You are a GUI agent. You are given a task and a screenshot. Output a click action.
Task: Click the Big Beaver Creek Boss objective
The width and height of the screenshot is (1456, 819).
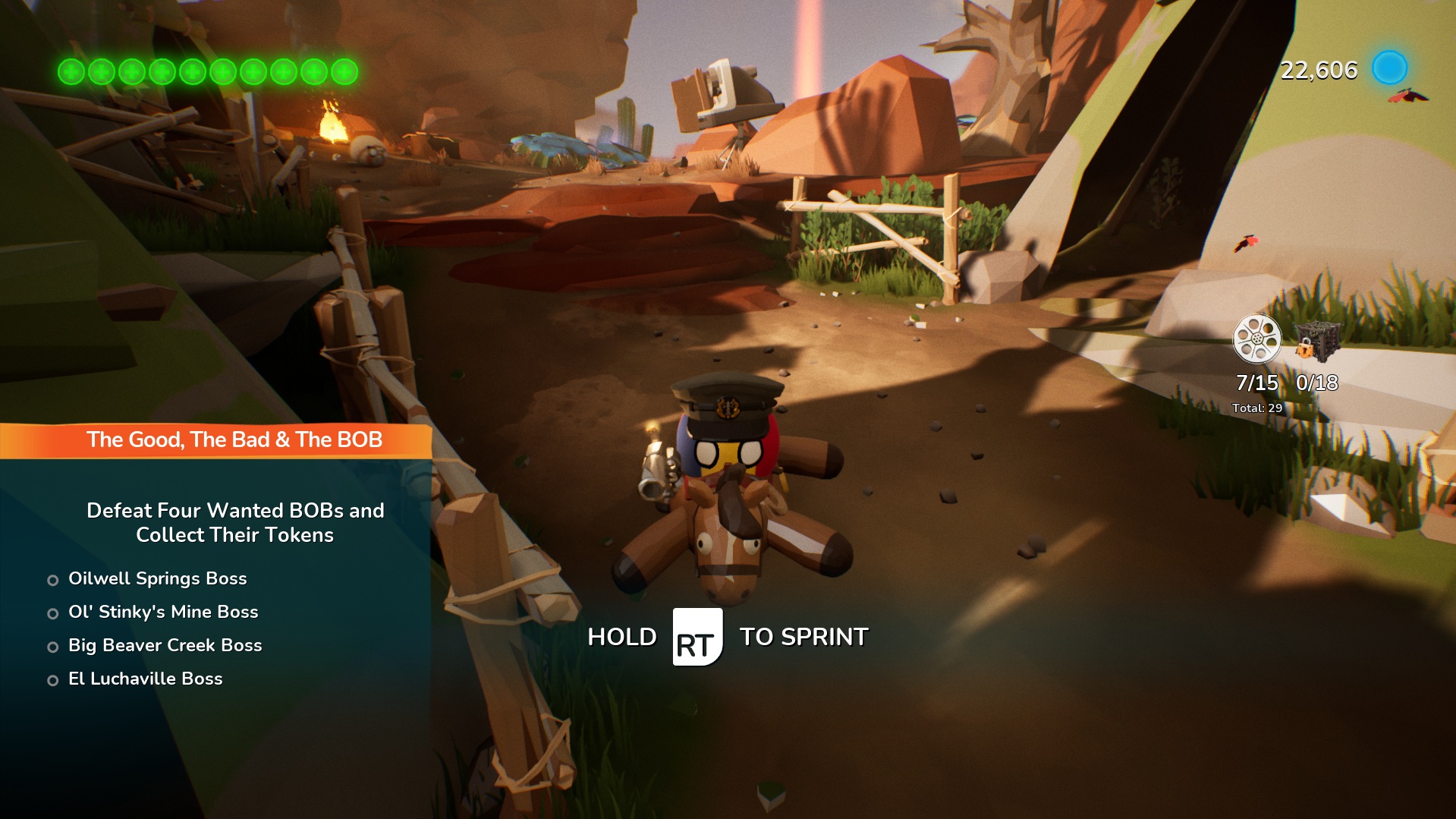point(165,646)
